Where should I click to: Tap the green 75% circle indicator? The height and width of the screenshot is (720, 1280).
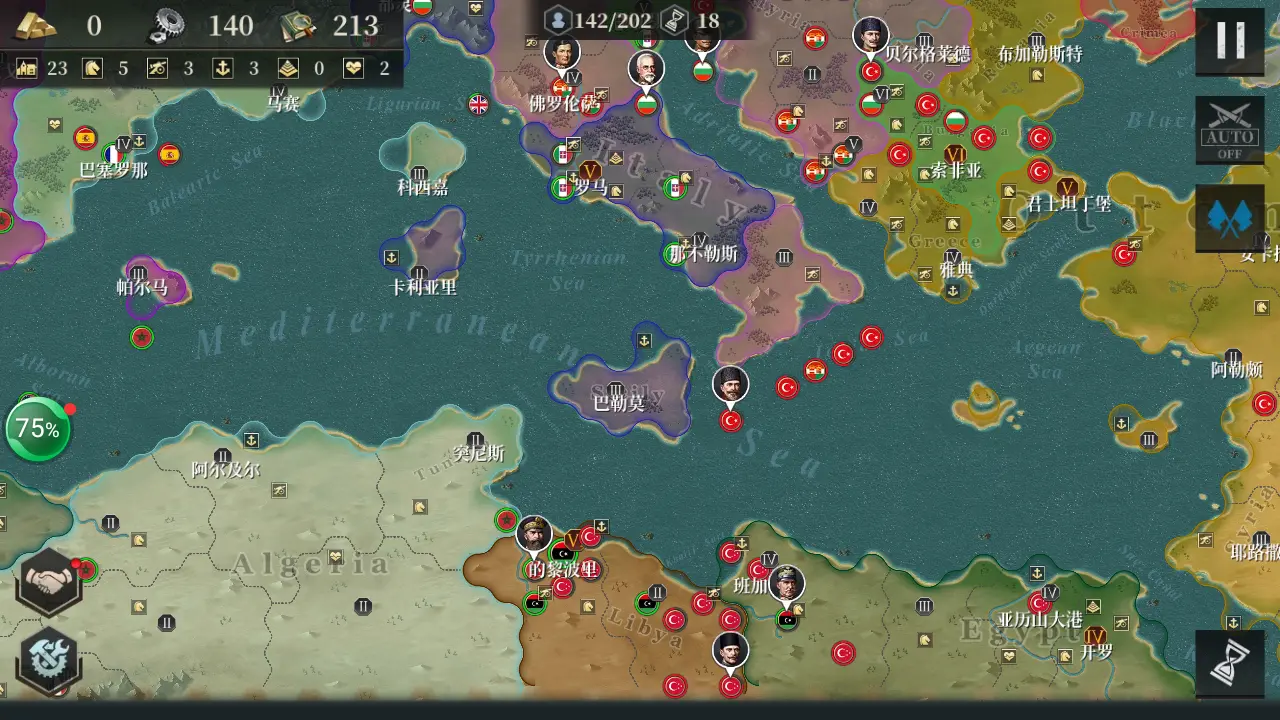(x=38, y=430)
